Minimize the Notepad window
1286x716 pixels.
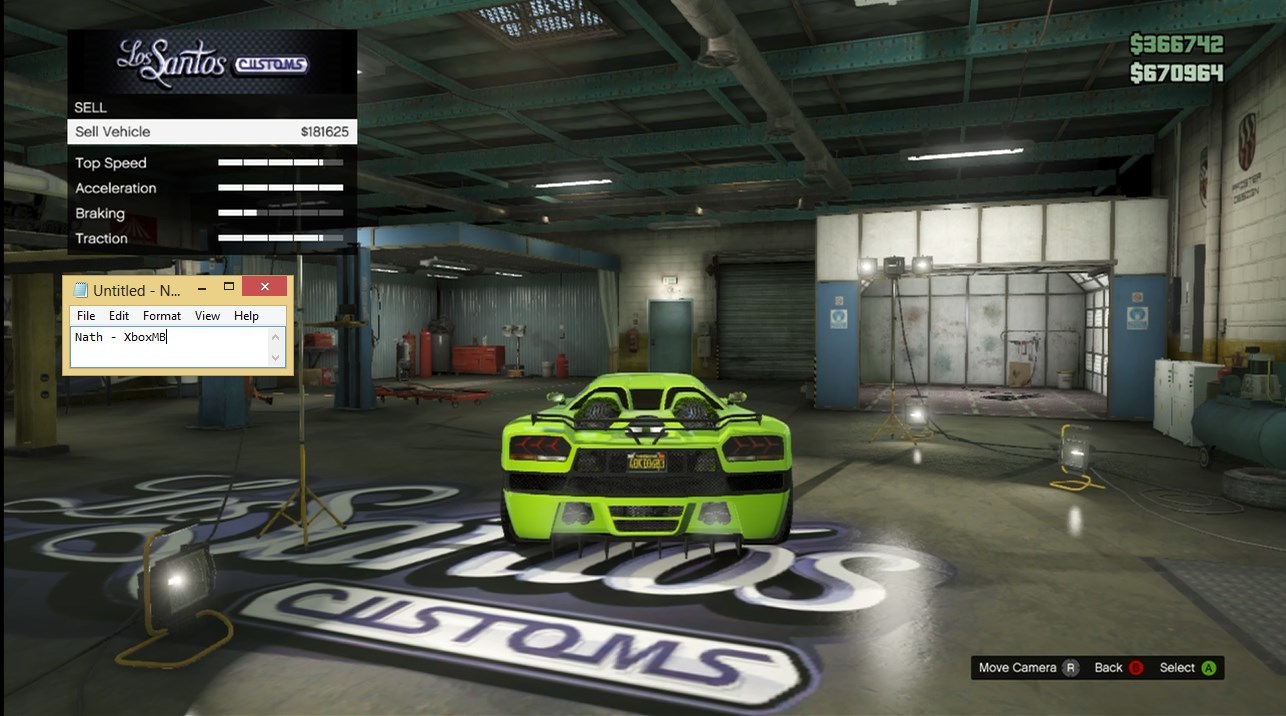pos(203,288)
